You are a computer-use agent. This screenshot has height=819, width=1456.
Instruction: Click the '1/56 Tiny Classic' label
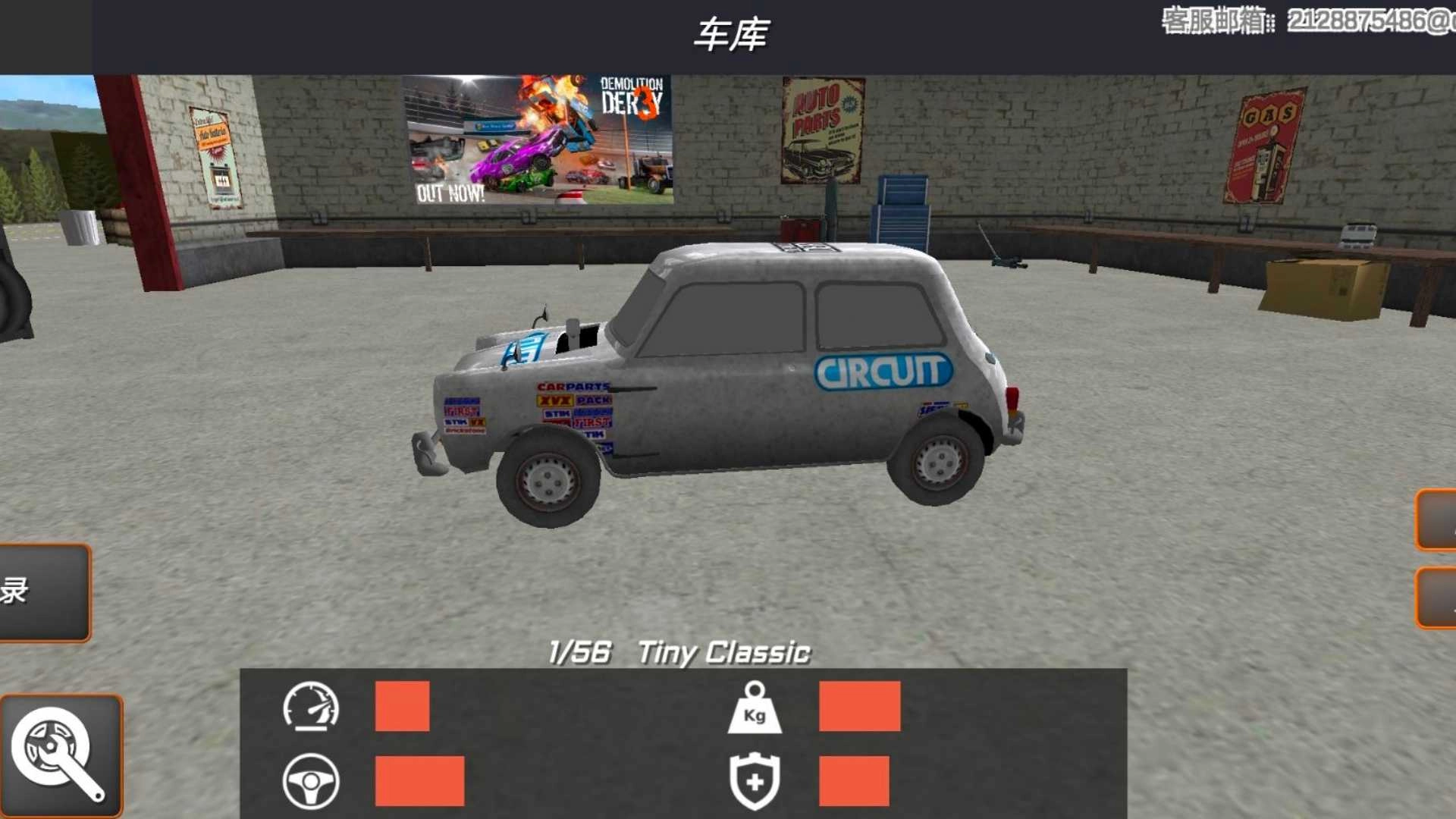tap(679, 650)
